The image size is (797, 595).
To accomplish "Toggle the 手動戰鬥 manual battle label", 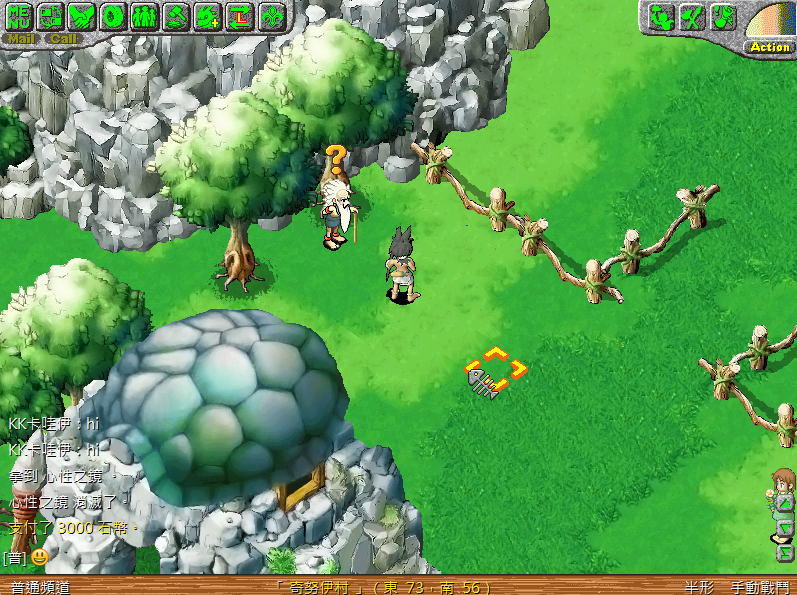I will [x=758, y=587].
